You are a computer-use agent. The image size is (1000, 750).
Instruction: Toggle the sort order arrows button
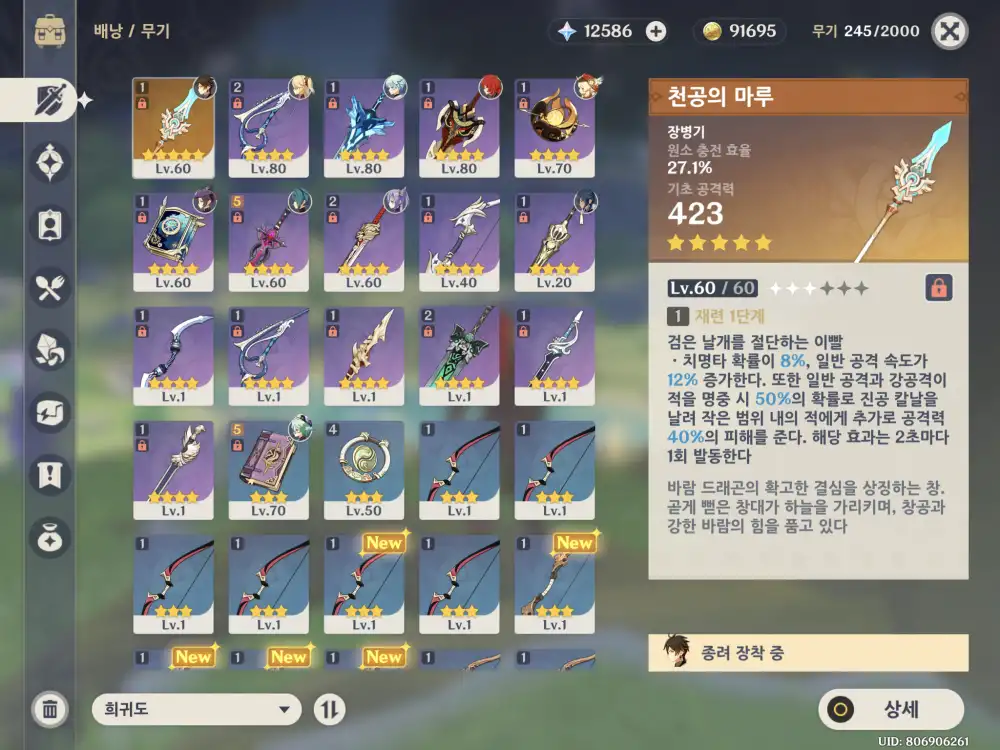[x=330, y=710]
